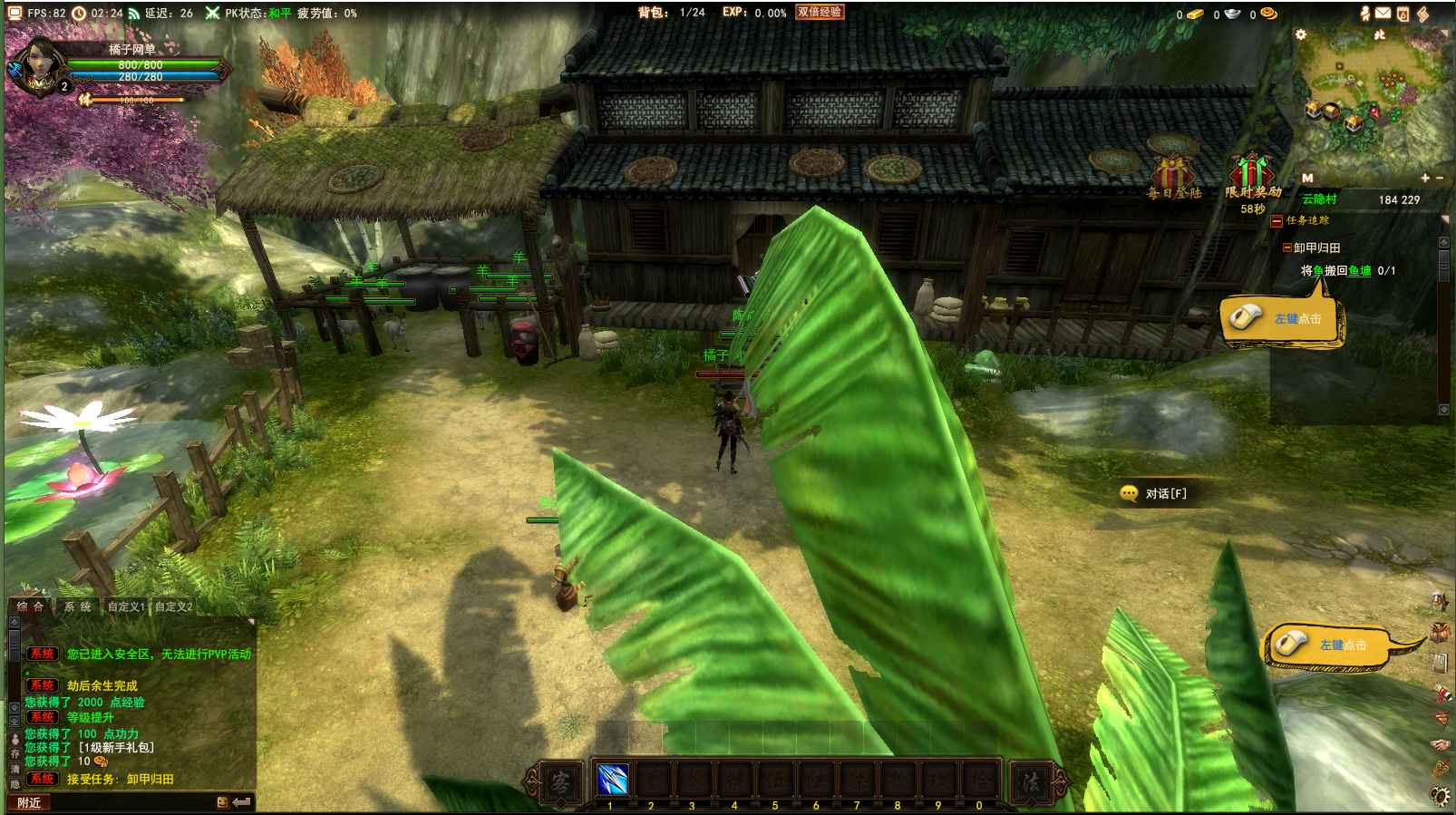Viewport: 1456px width, 815px height.
Task: Claim the 限时奖励 timed reward gift
Action: coord(1252,173)
